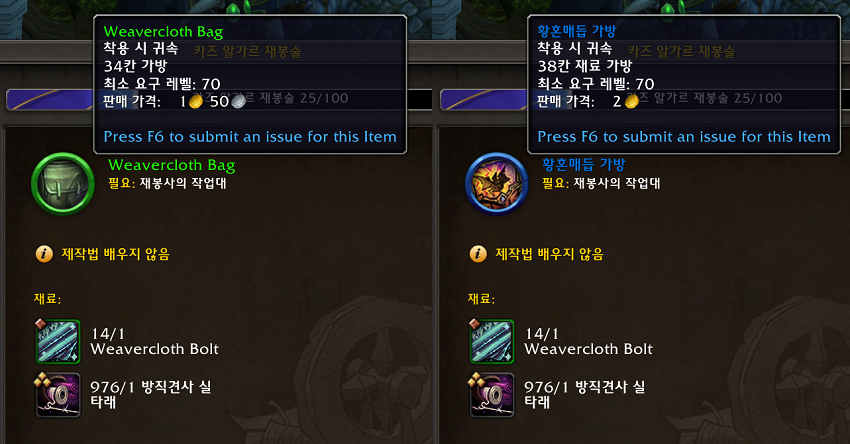Image resolution: width=850 pixels, height=444 pixels.
Task: Choose Weavercloth Bolt reagent in Weavercloth Bag recipe
Action: click(58, 341)
